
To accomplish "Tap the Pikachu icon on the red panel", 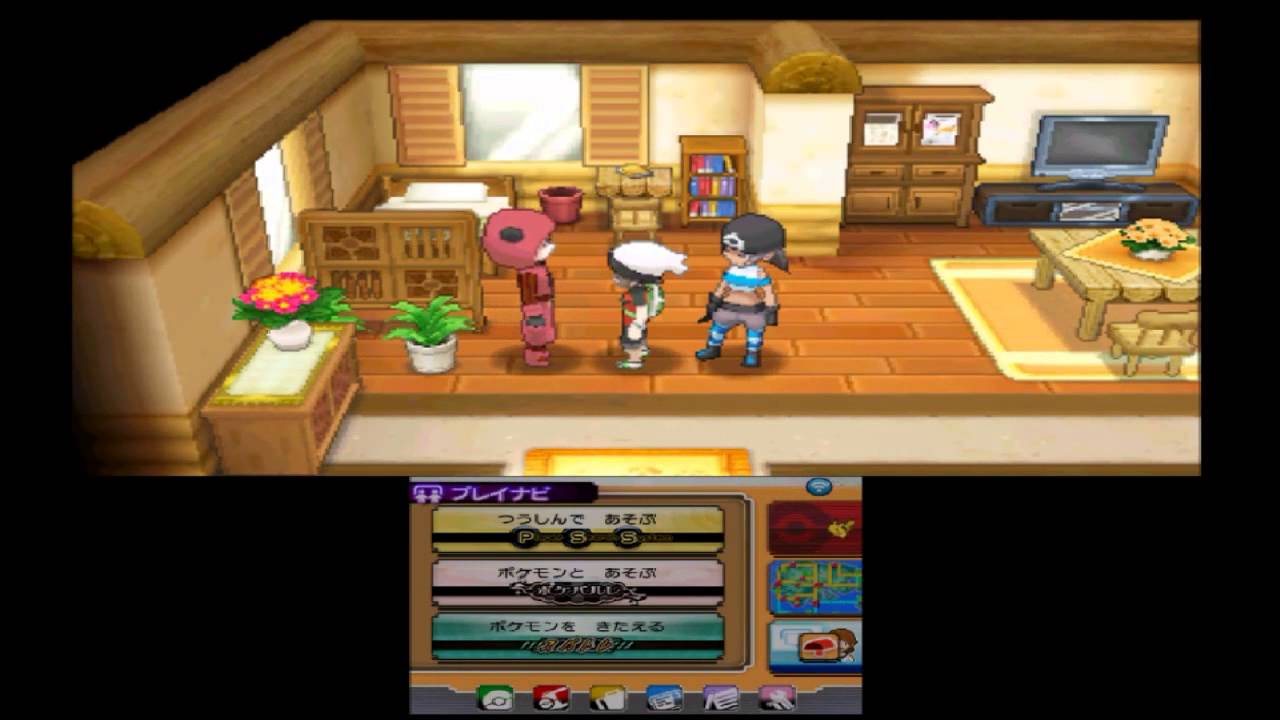I will [x=839, y=529].
